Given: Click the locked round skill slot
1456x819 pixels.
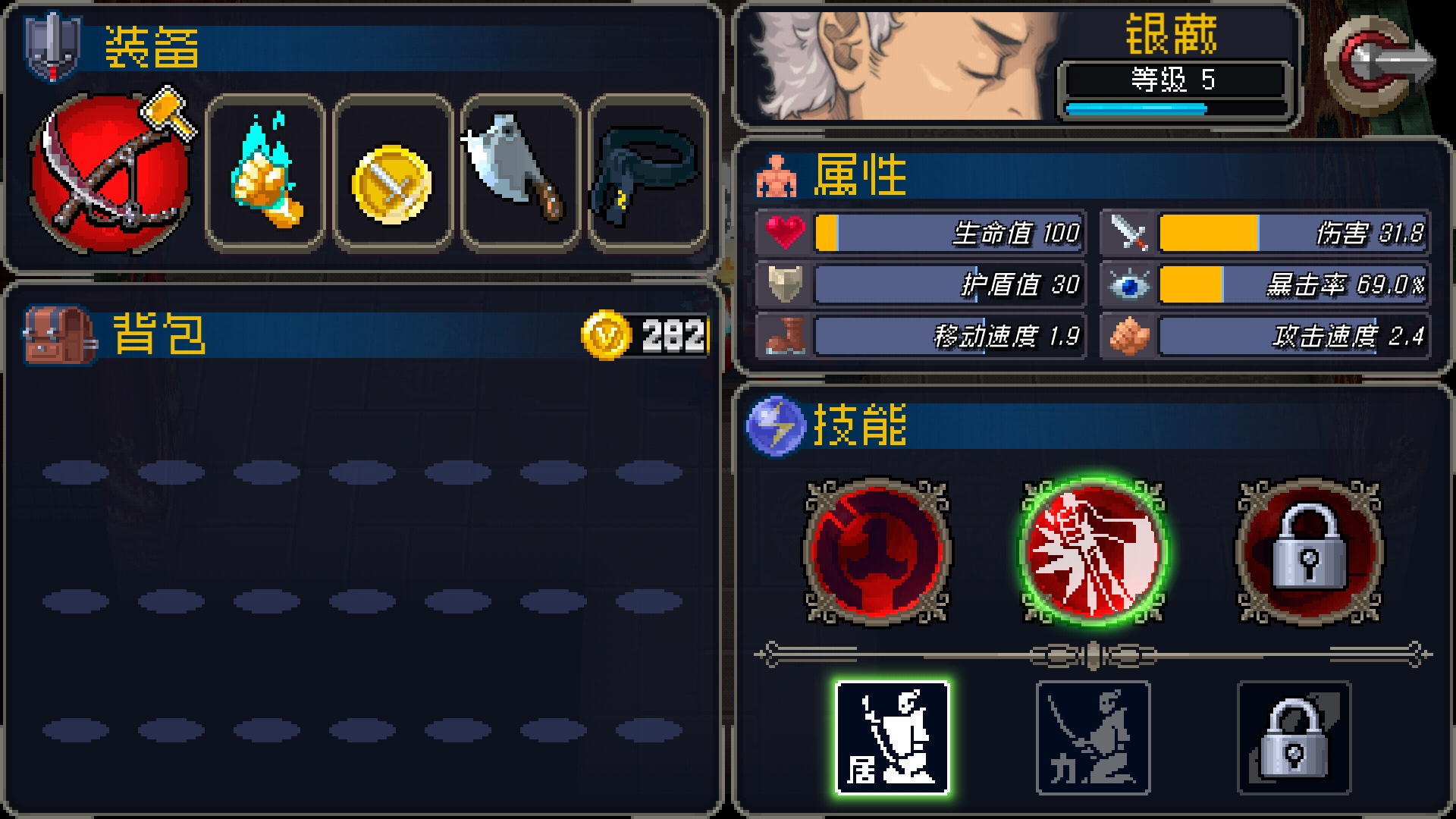Looking at the screenshot, I should [x=1309, y=551].
